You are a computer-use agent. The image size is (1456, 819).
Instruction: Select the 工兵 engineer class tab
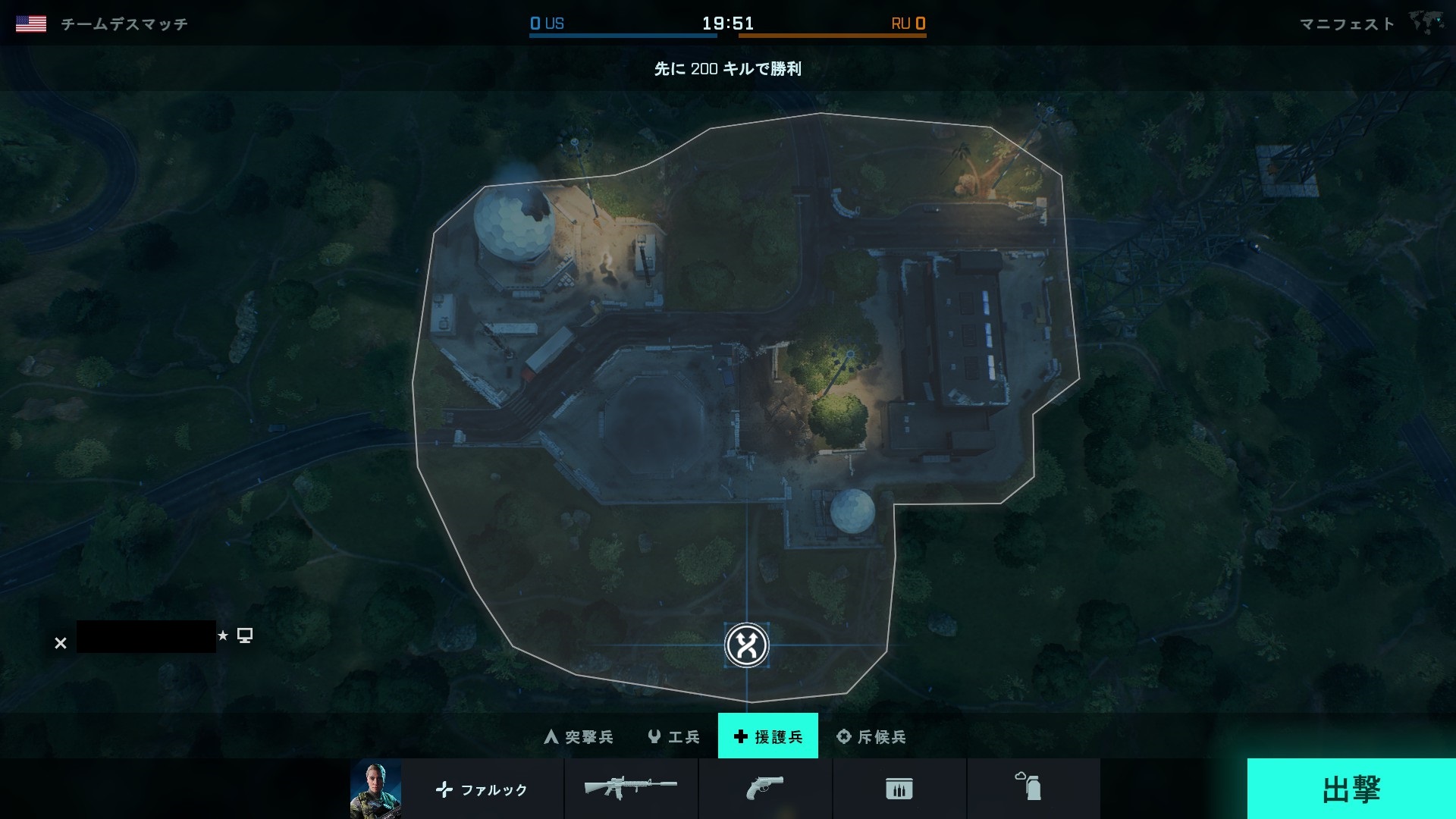pyautogui.click(x=674, y=736)
